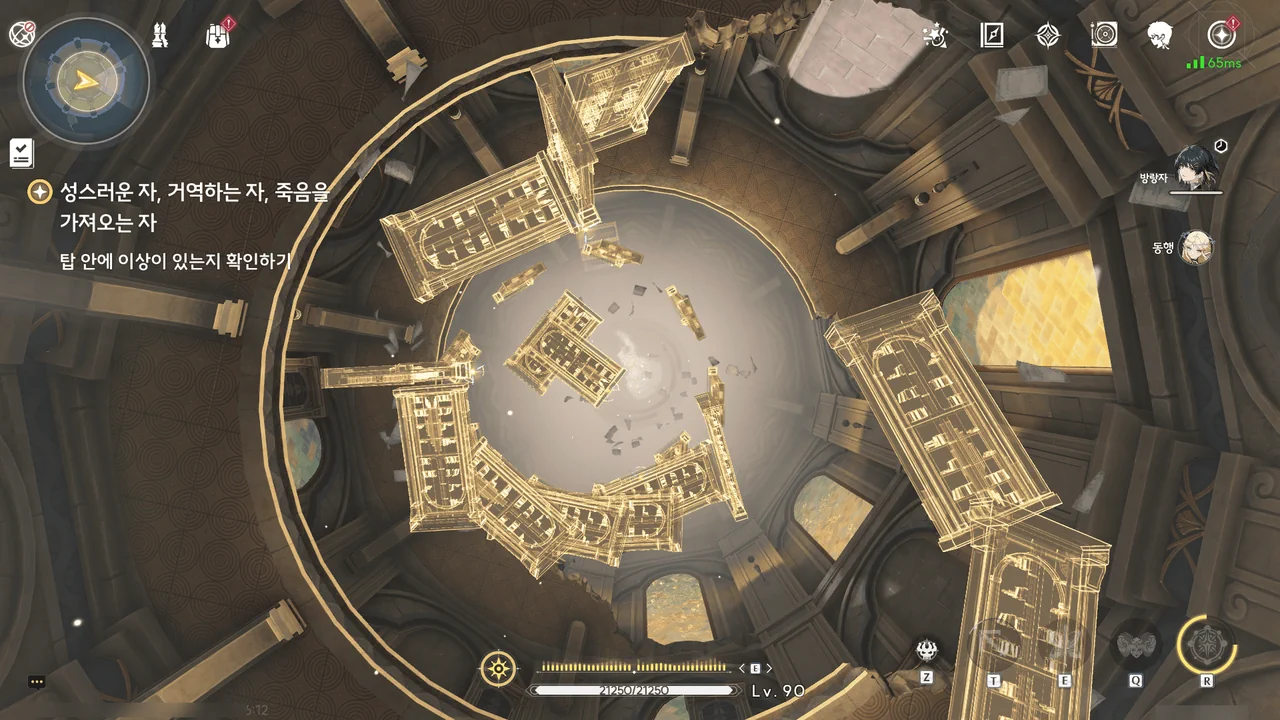Click the golden sun emblem by health bar
This screenshot has width=1280, height=720.
tap(498, 668)
